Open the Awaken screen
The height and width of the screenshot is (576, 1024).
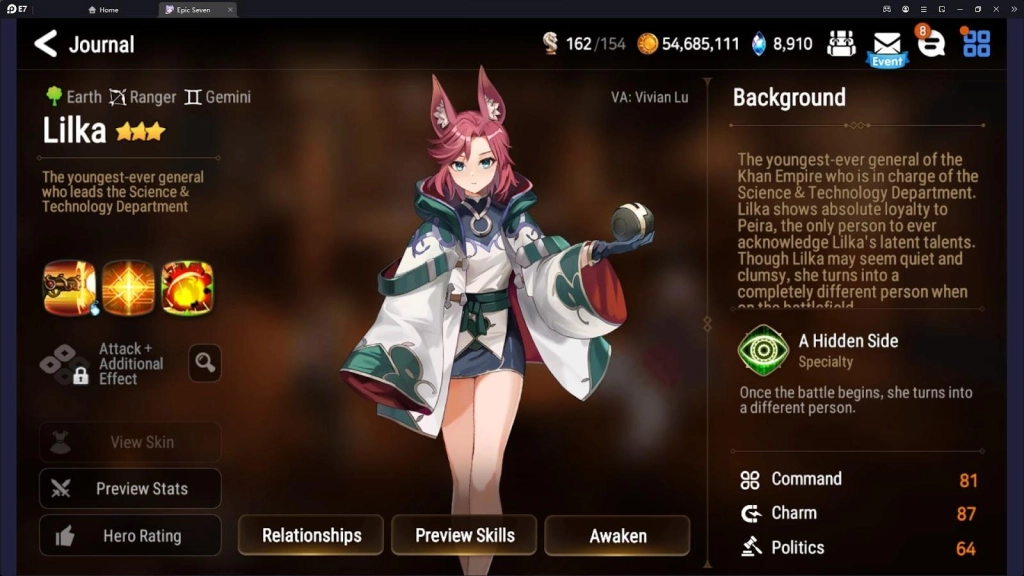[617, 535]
